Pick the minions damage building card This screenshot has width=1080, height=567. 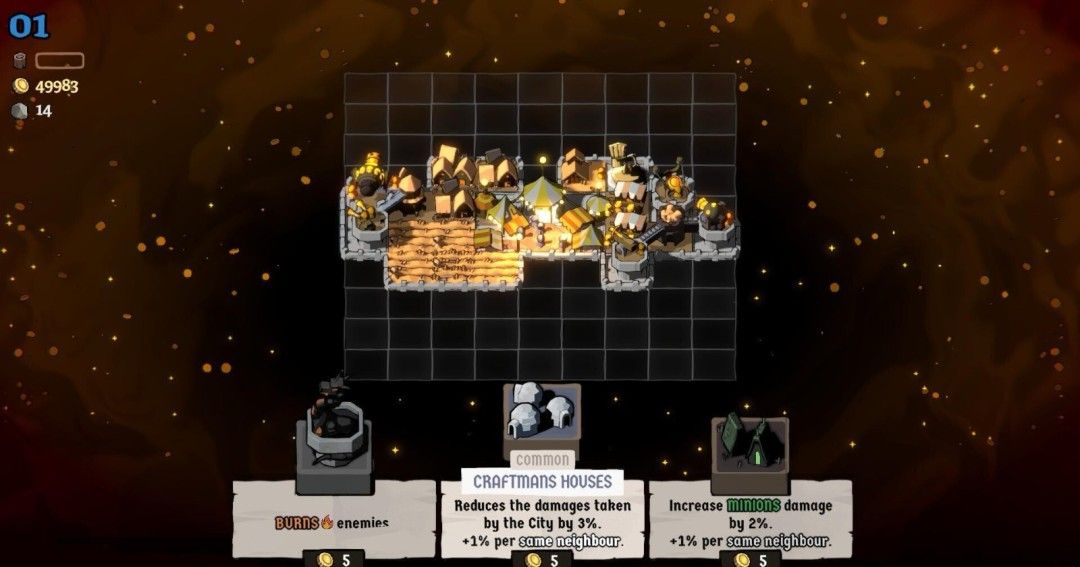750,515
